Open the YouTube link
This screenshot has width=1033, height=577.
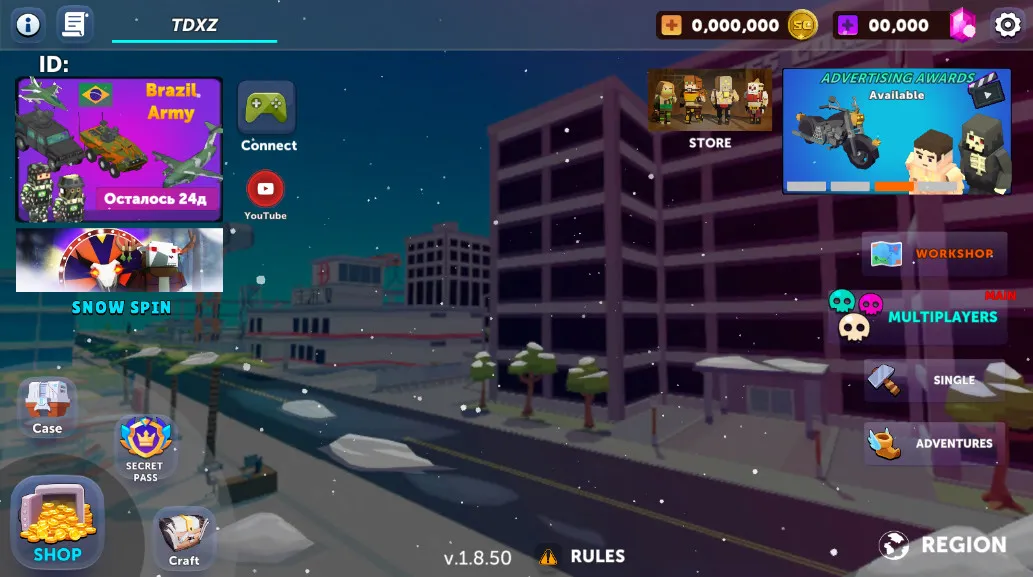tap(265, 189)
